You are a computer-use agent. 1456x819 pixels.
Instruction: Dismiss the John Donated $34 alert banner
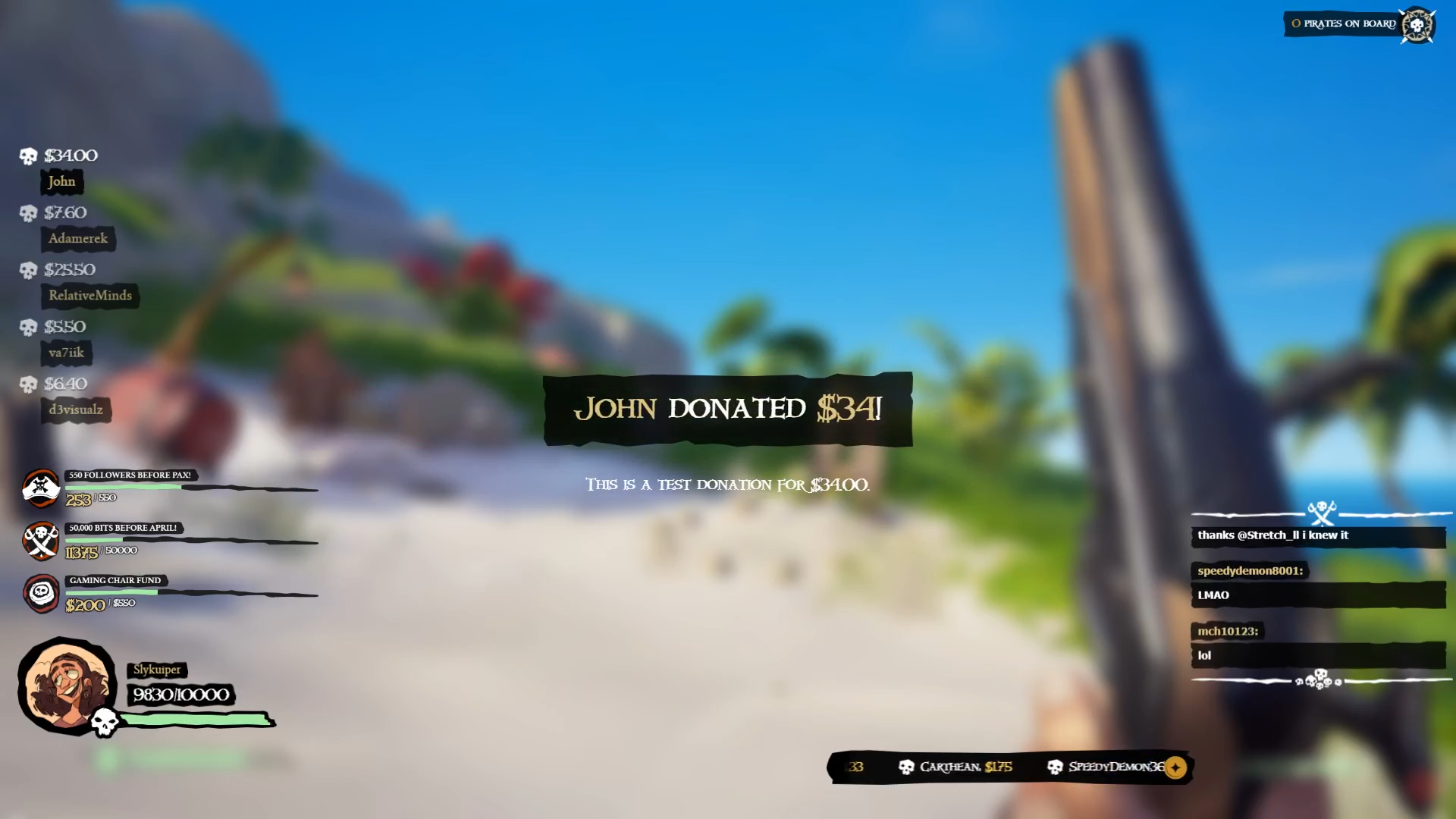point(727,409)
